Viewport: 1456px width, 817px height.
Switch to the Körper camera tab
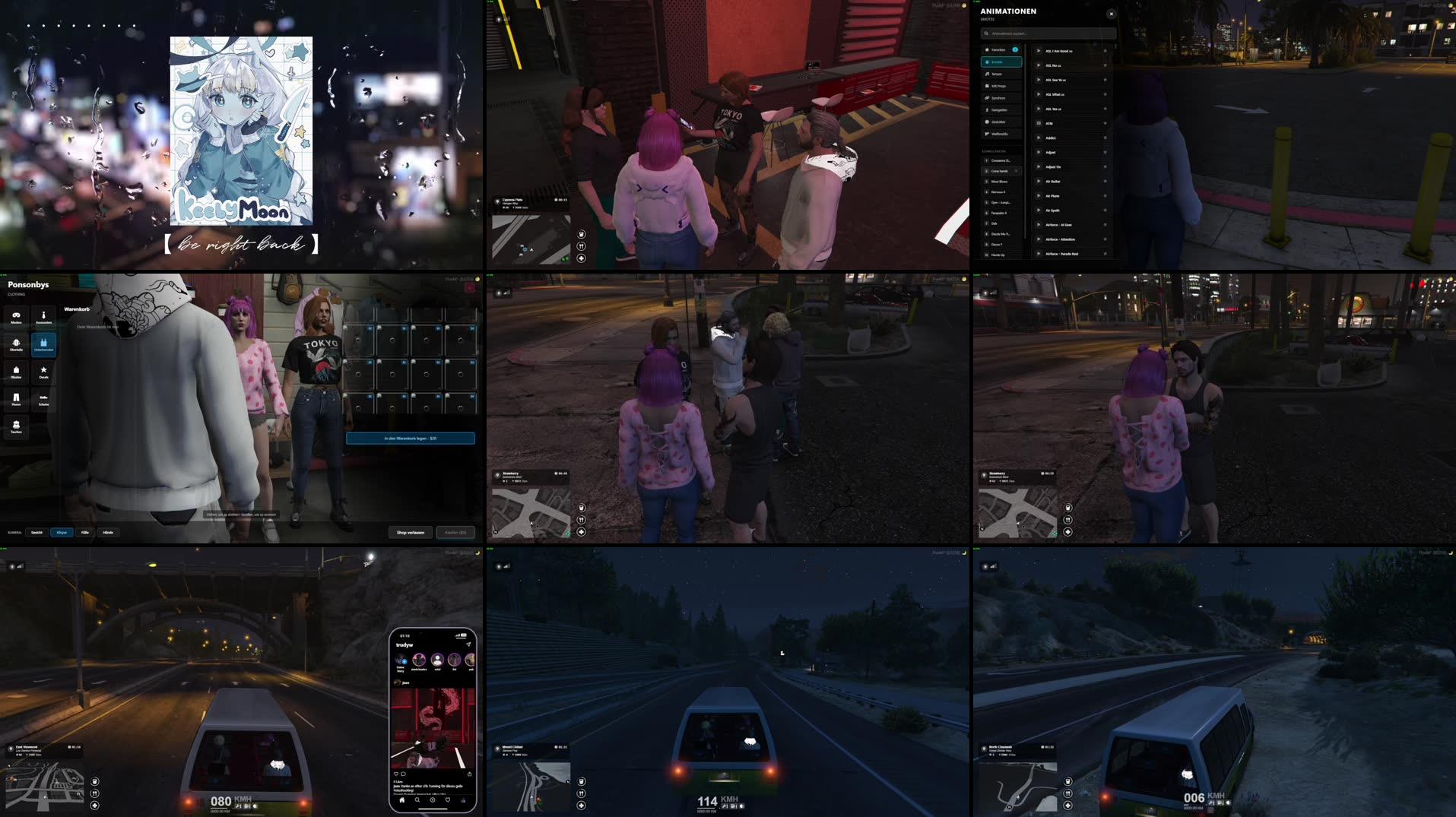tap(64, 532)
